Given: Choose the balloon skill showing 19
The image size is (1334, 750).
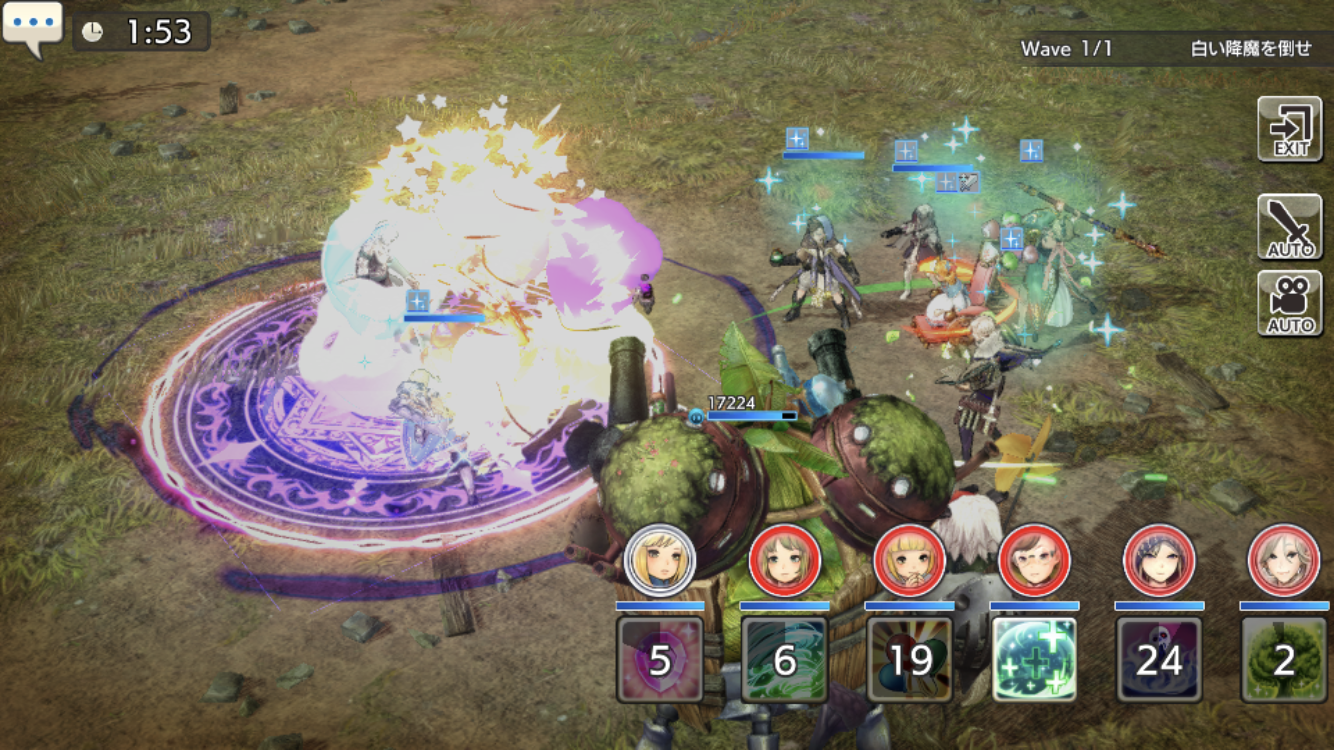Looking at the screenshot, I should 910,659.
